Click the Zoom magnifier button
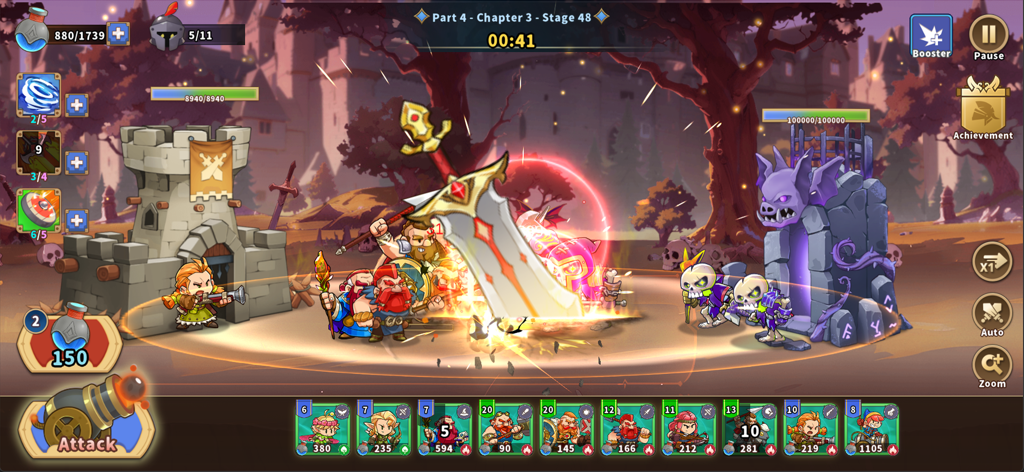1024x472 pixels. (x=992, y=366)
